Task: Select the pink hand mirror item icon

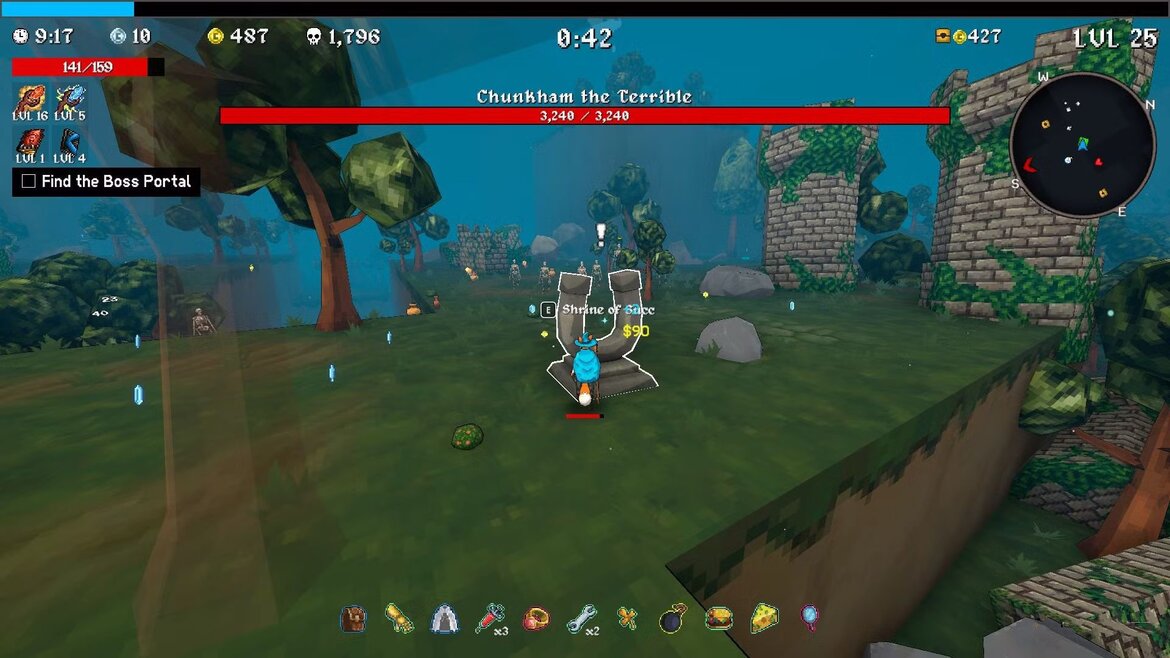Action: [x=809, y=618]
